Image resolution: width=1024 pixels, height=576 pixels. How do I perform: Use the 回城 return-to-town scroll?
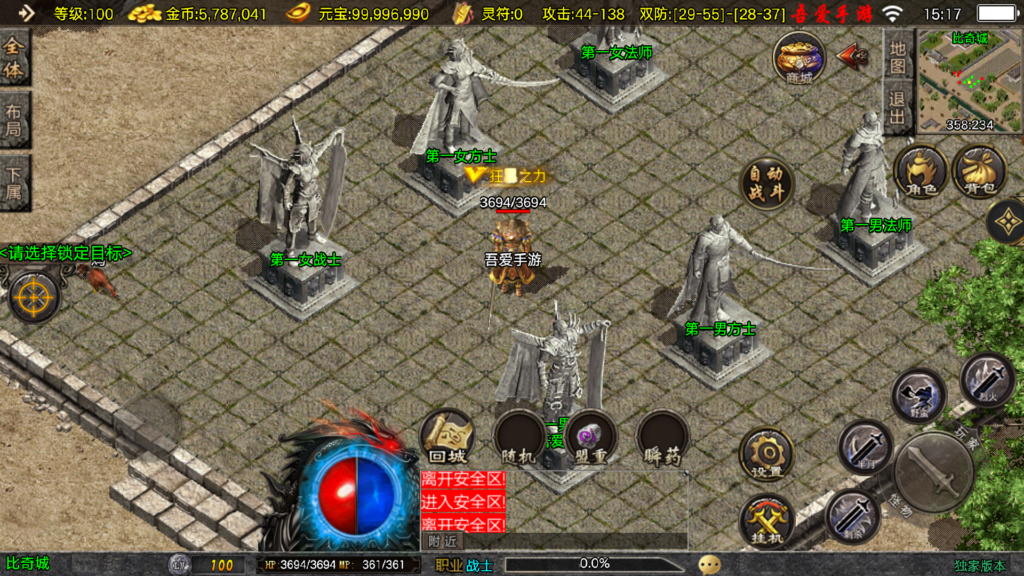pyautogui.click(x=447, y=438)
